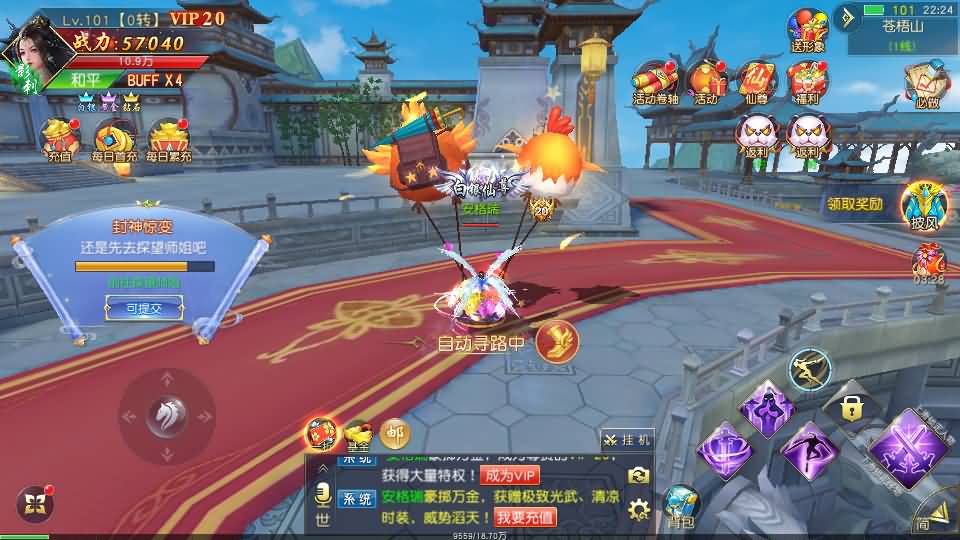Screen dimensions: 960x540
Task: Trigger the main crossed-swords attack skill
Action: tap(906, 452)
